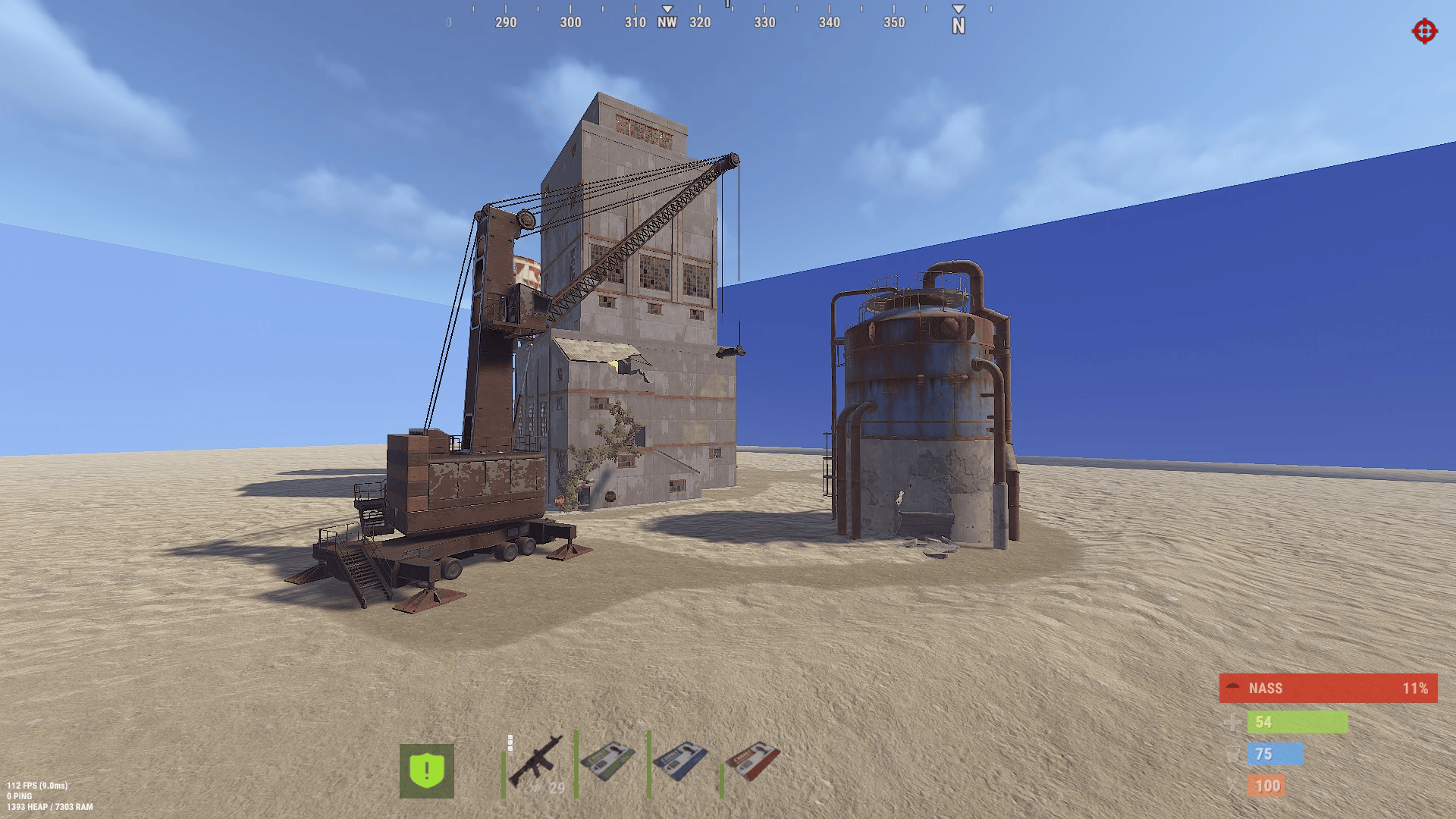
Task: Select the green keycard hotbar slot
Action: pos(607,762)
